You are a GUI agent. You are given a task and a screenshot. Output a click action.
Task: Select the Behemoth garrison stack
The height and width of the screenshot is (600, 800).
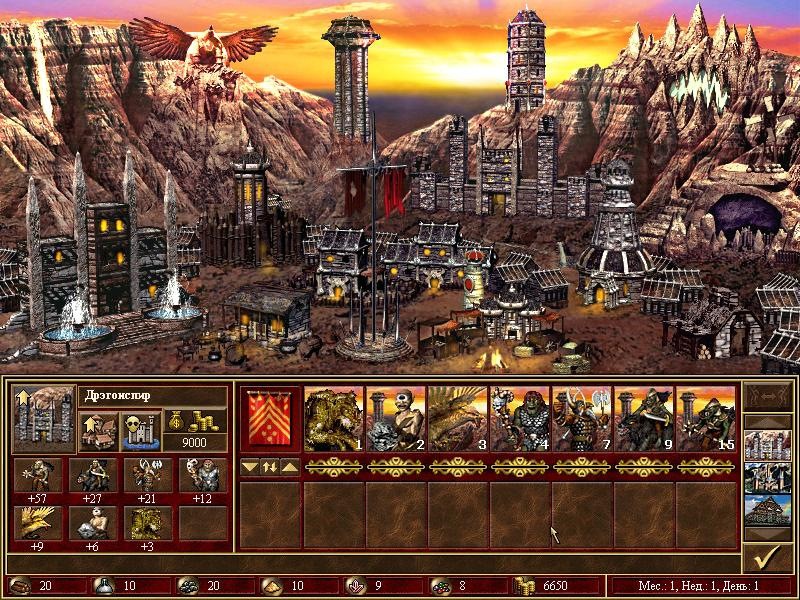(x=334, y=419)
